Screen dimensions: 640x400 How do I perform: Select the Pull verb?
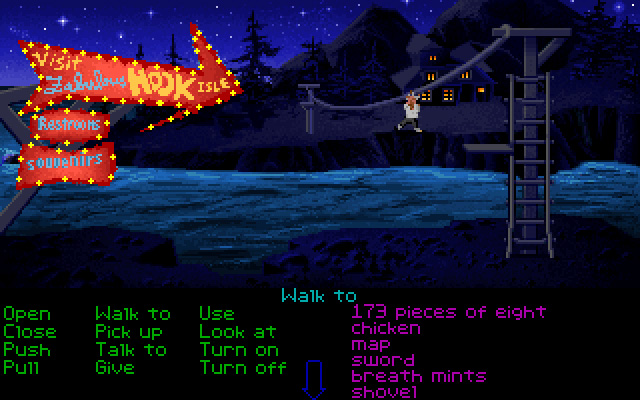(22, 367)
